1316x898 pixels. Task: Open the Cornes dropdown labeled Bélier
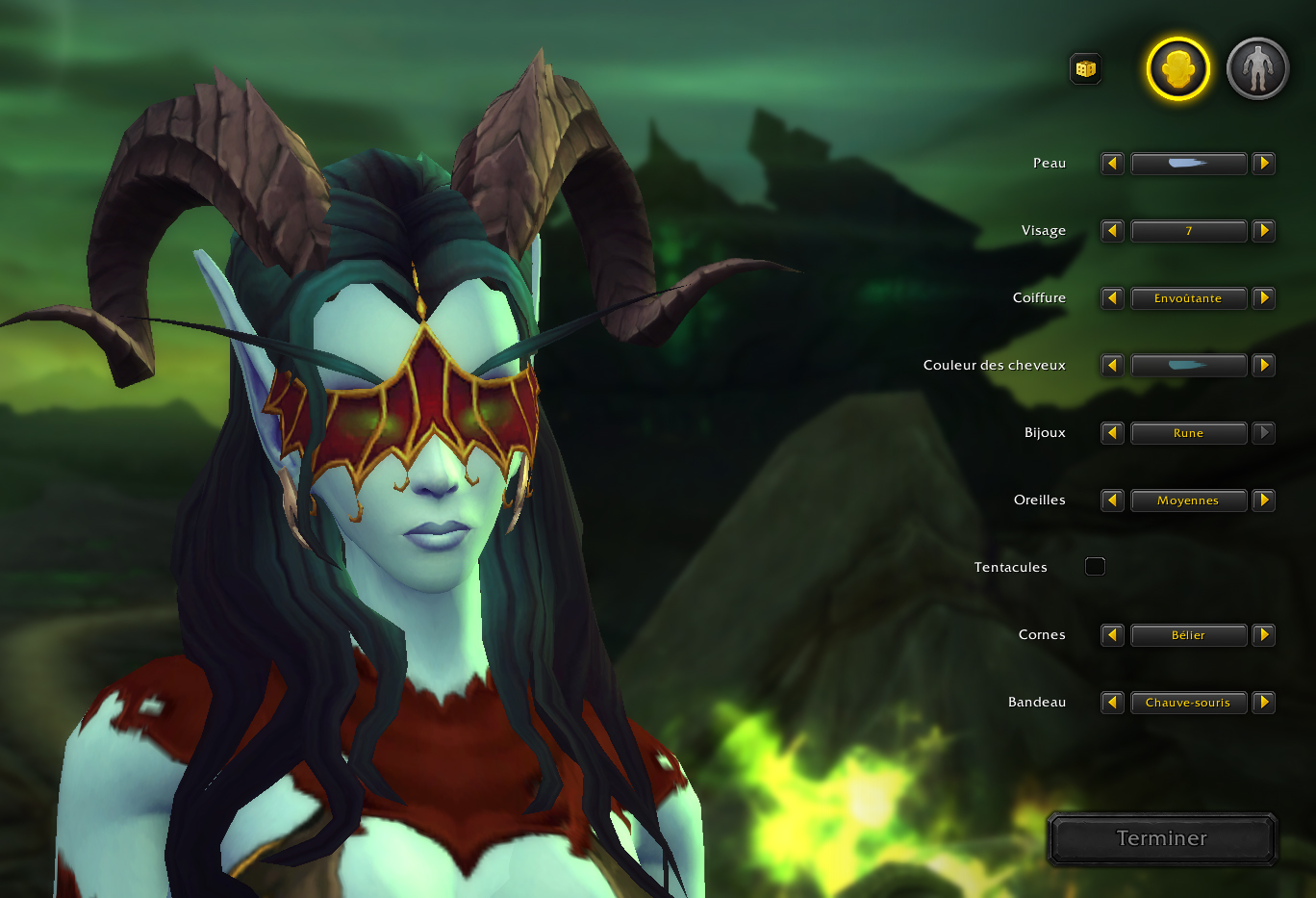(x=1189, y=635)
